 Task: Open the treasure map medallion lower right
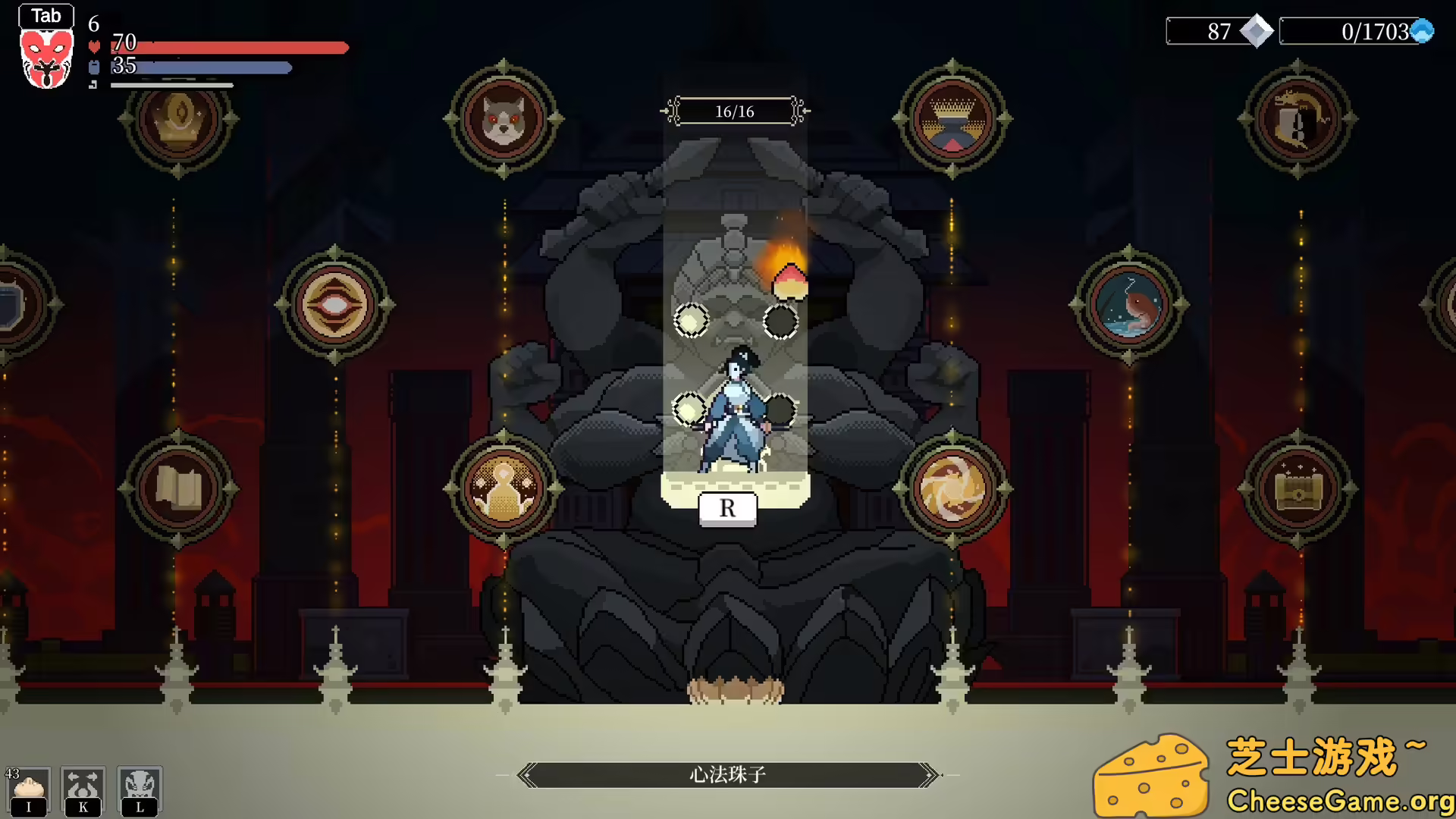[1298, 487]
